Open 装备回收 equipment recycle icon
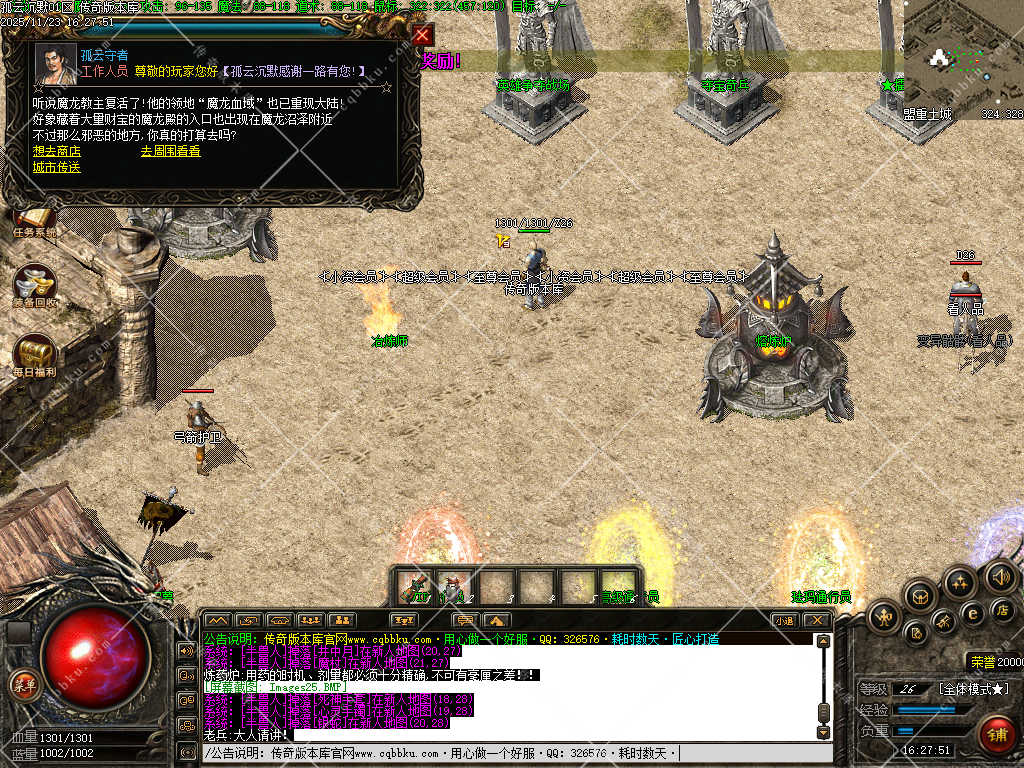 coord(34,287)
